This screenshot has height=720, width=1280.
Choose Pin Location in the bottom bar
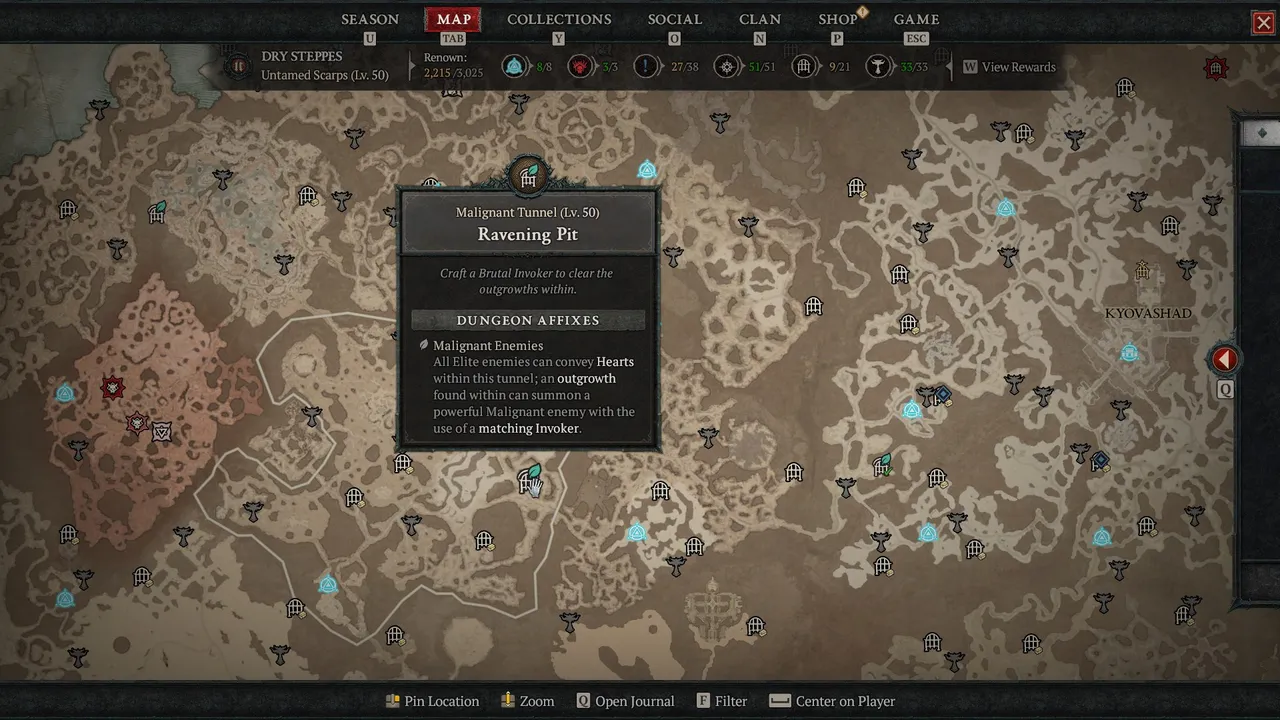point(432,701)
